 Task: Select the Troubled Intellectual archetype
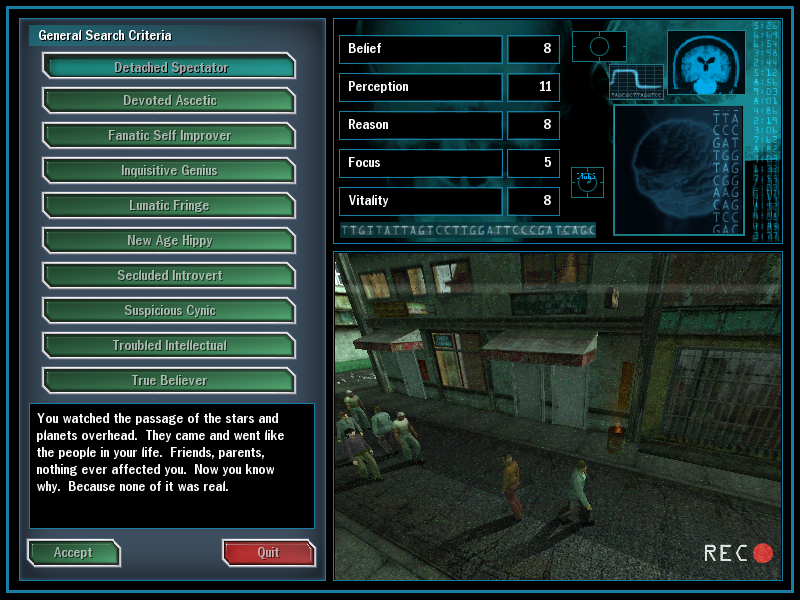point(170,346)
